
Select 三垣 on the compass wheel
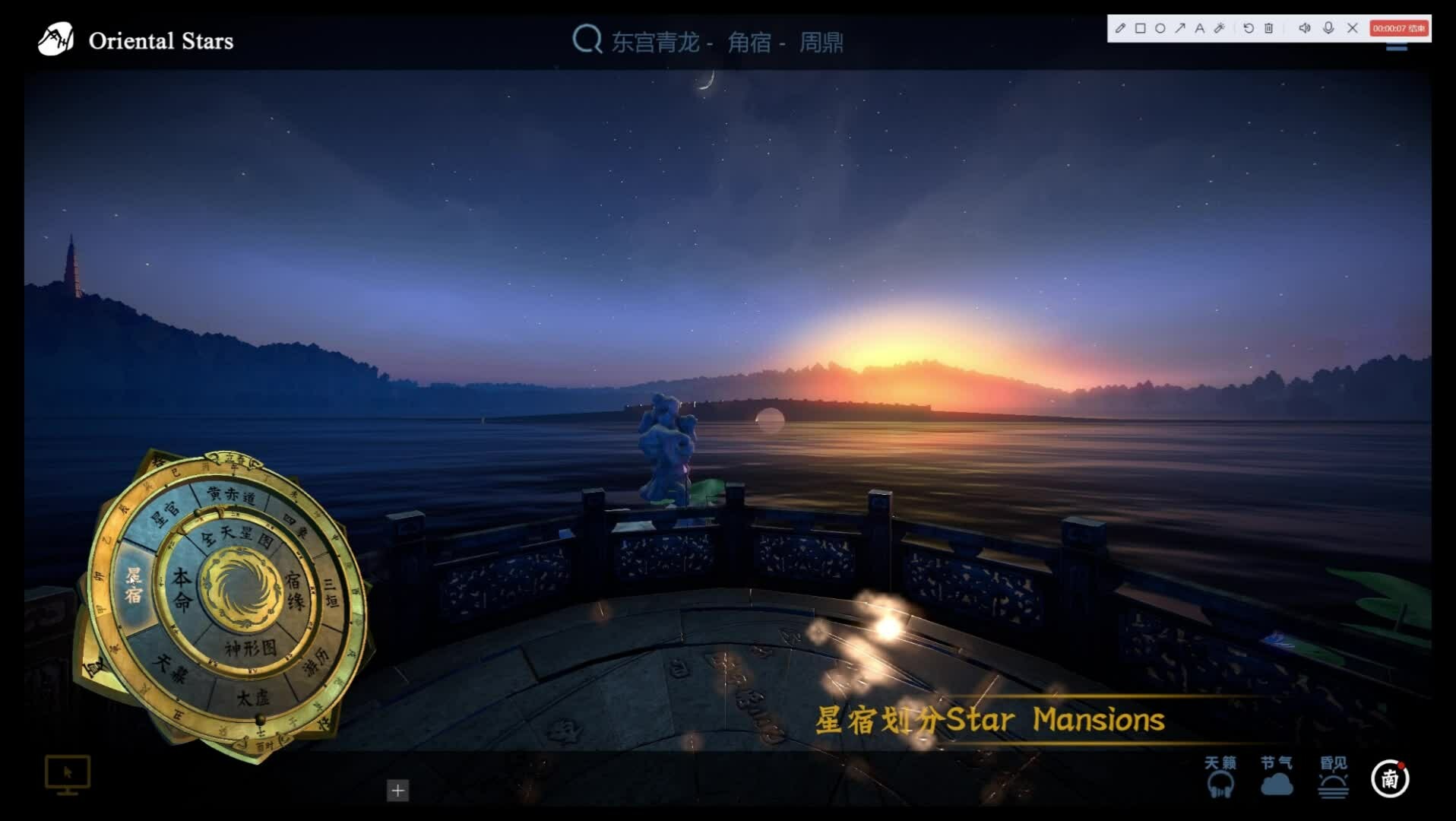331,593
